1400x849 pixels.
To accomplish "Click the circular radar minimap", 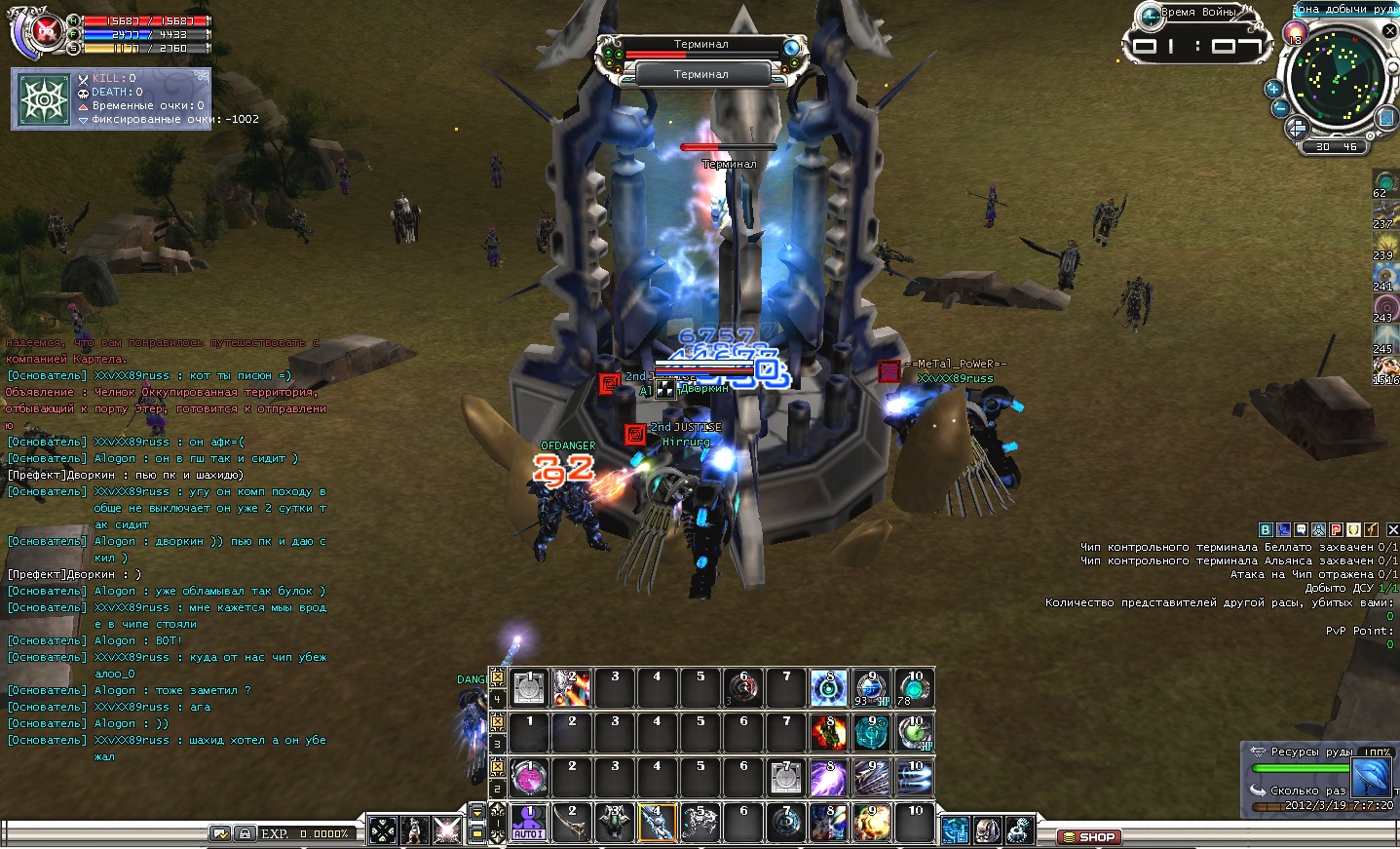I will [1336, 77].
